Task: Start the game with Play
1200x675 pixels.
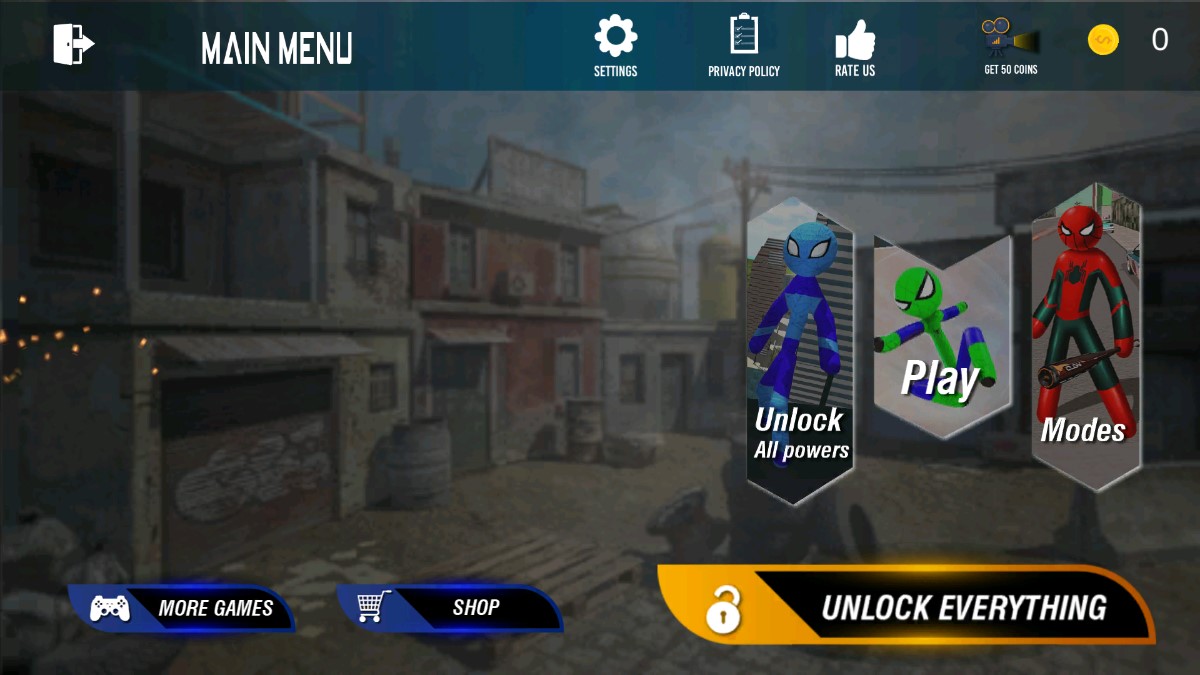Action: tap(941, 340)
